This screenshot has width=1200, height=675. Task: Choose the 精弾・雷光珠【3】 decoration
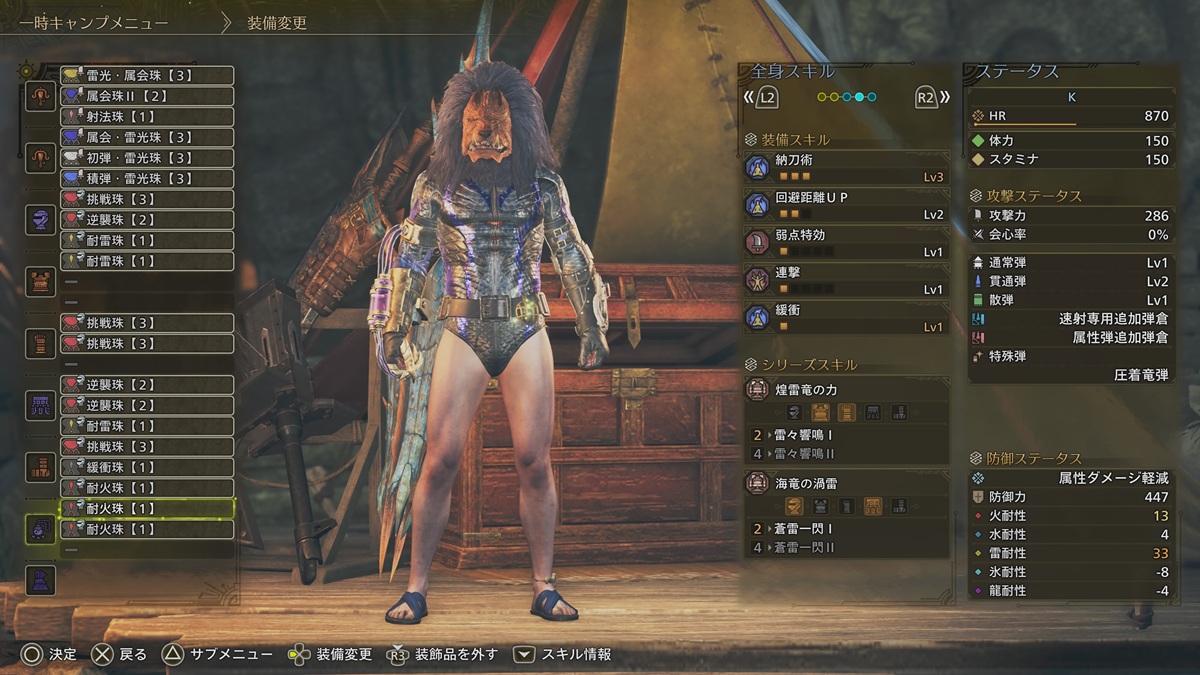click(x=147, y=178)
